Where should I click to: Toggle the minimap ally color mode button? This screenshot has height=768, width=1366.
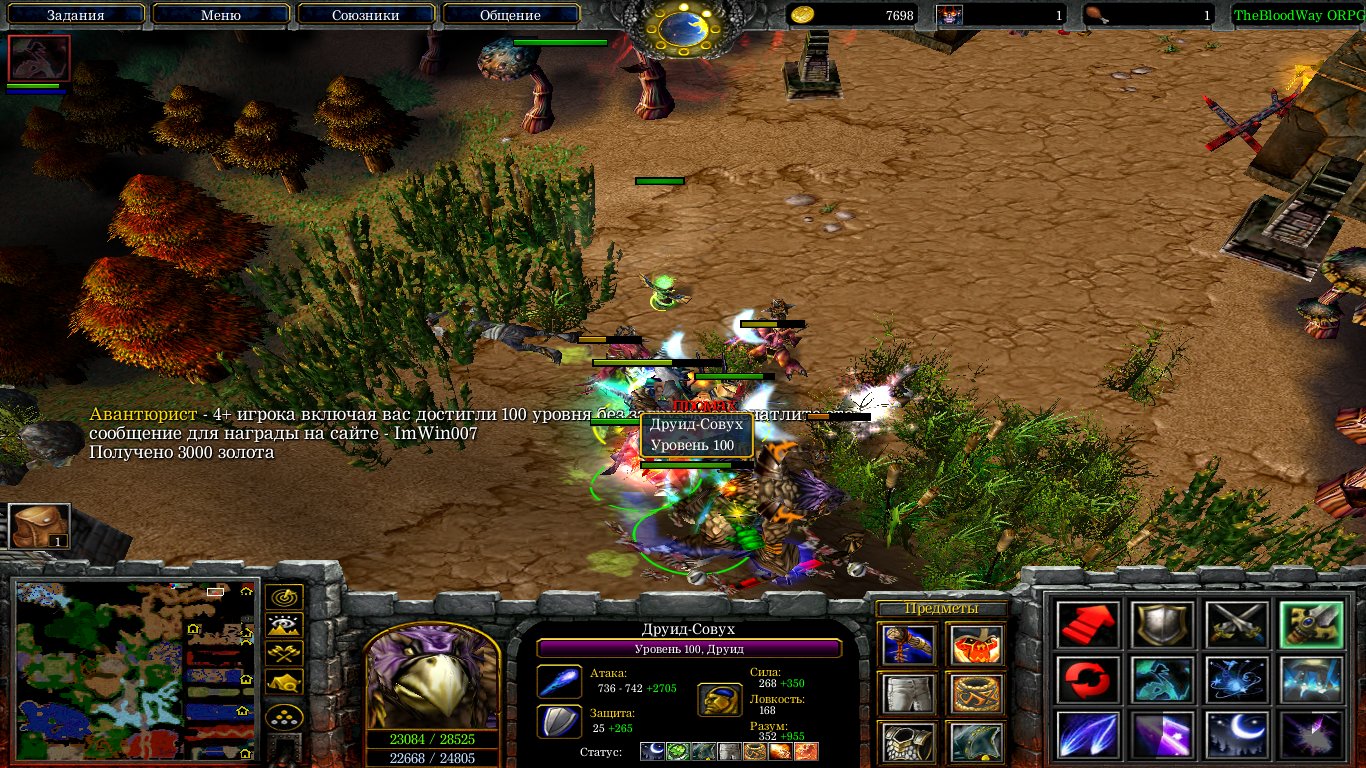[285, 655]
